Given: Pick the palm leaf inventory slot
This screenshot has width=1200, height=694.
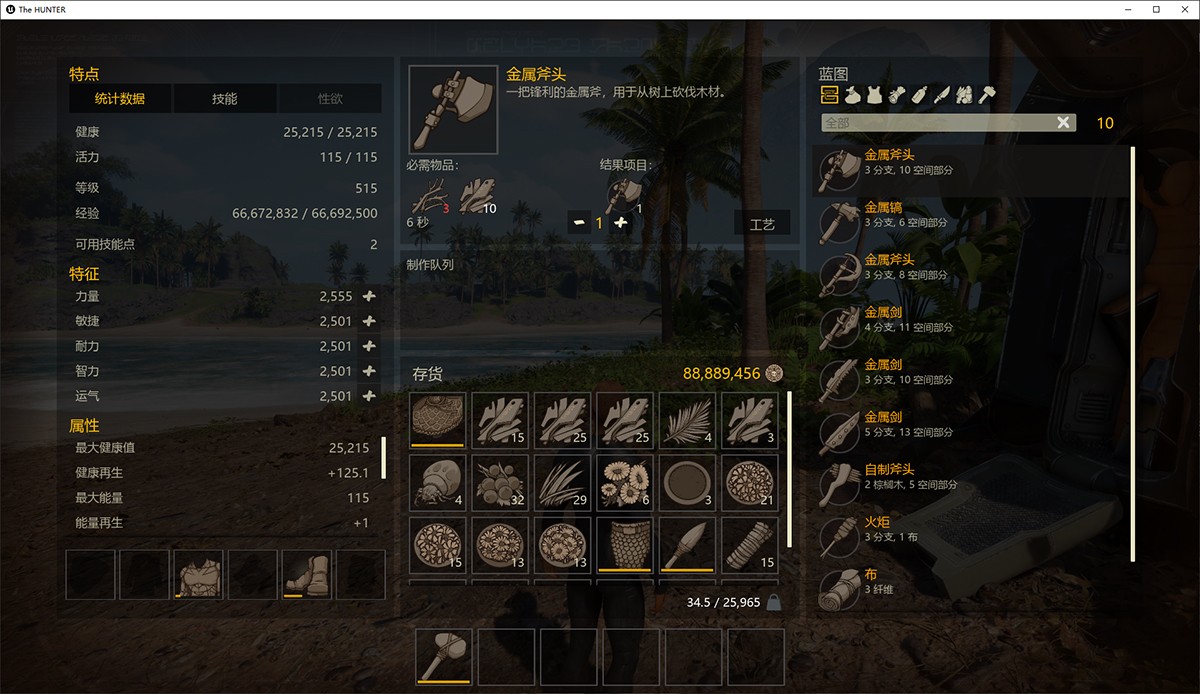Looking at the screenshot, I should tap(687, 419).
